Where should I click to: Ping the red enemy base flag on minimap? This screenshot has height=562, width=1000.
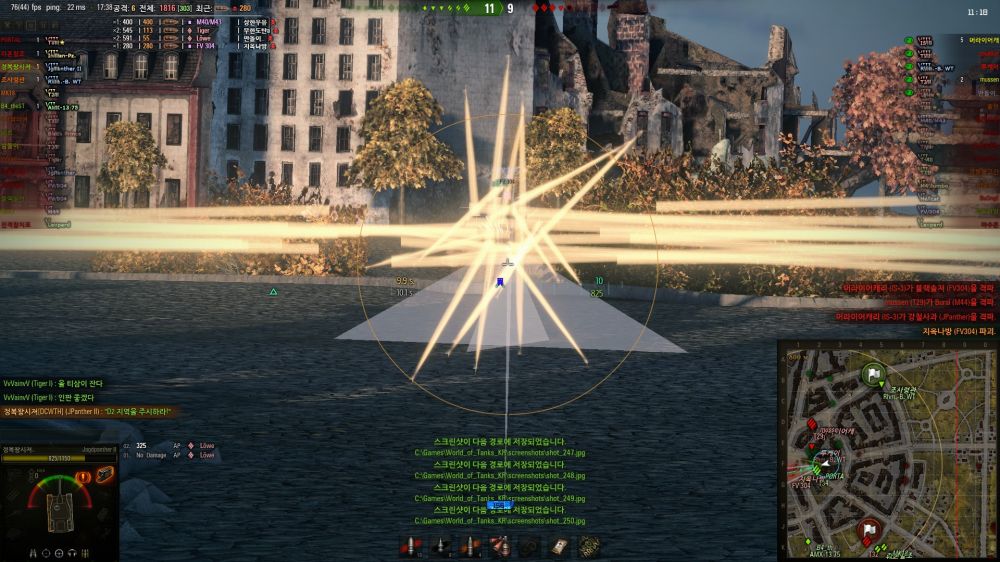867,529
